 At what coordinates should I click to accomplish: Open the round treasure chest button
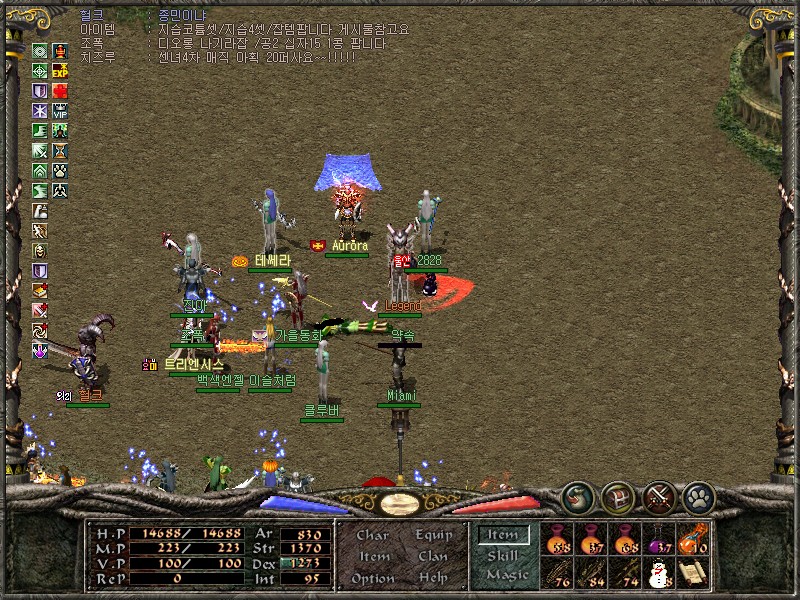point(618,497)
